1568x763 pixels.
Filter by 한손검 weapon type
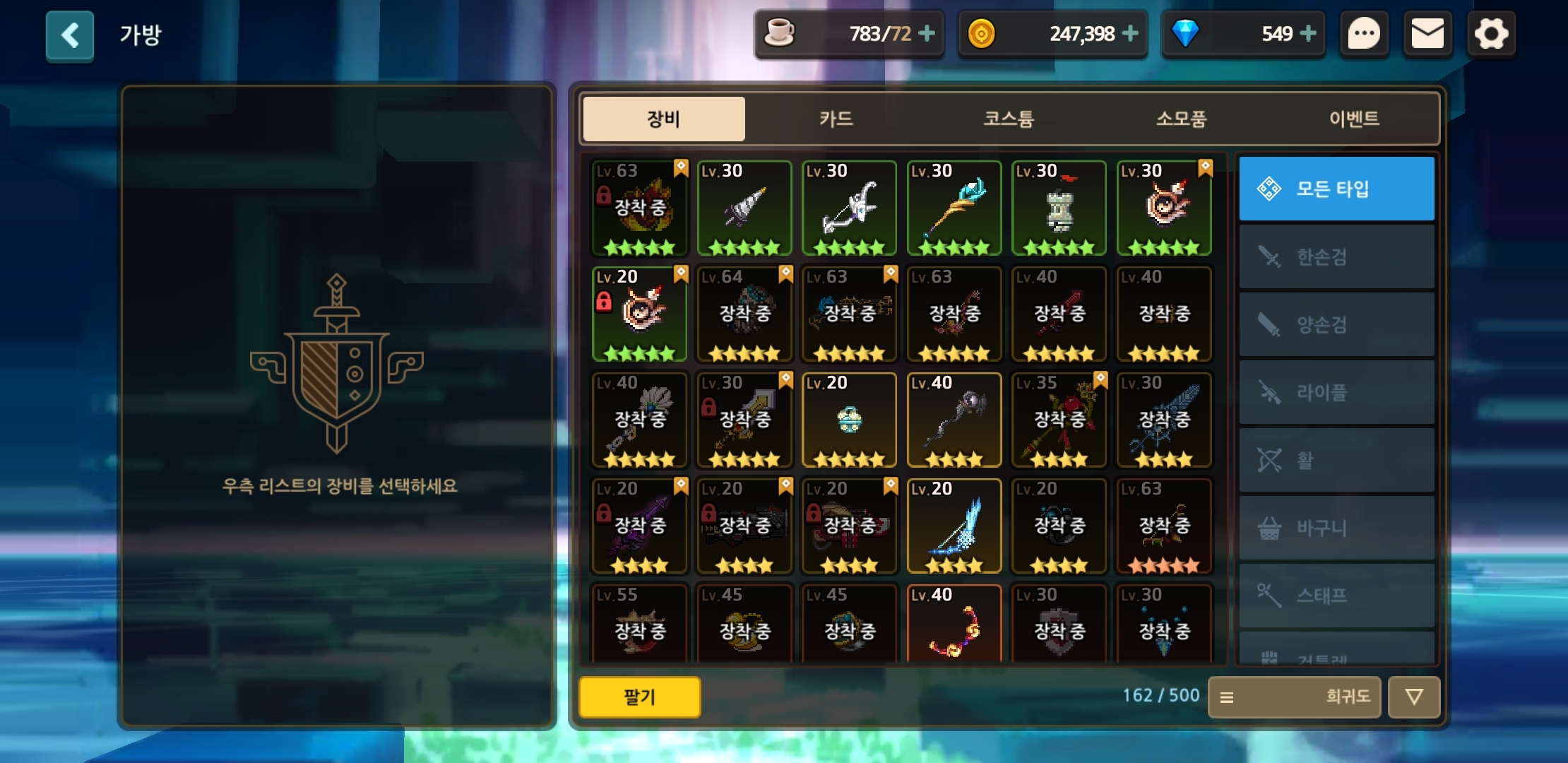click(x=1336, y=256)
